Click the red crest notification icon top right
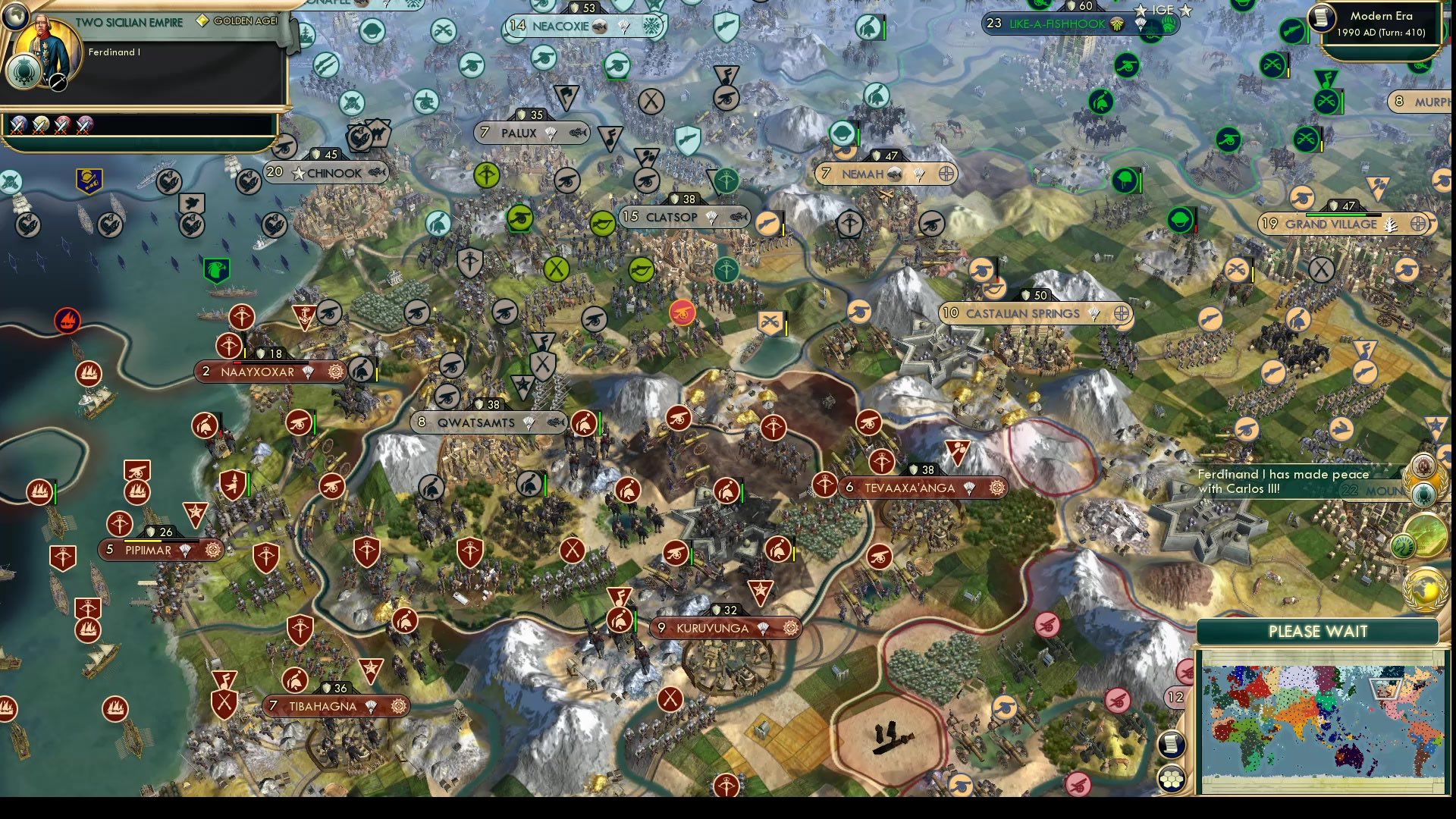Screen dimensions: 1456x819 1423,466
